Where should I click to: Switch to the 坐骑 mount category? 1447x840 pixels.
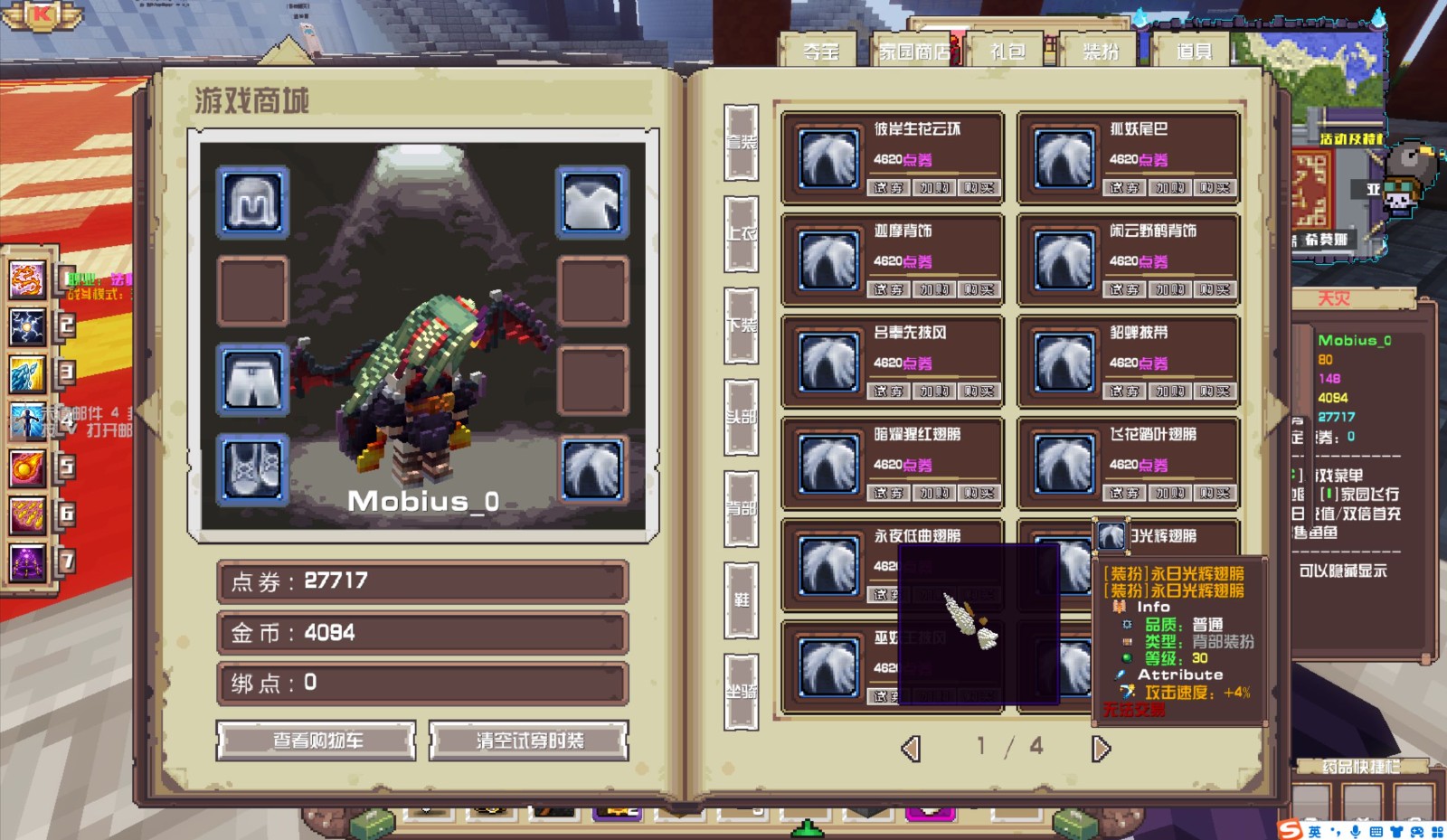(x=741, y=692)
